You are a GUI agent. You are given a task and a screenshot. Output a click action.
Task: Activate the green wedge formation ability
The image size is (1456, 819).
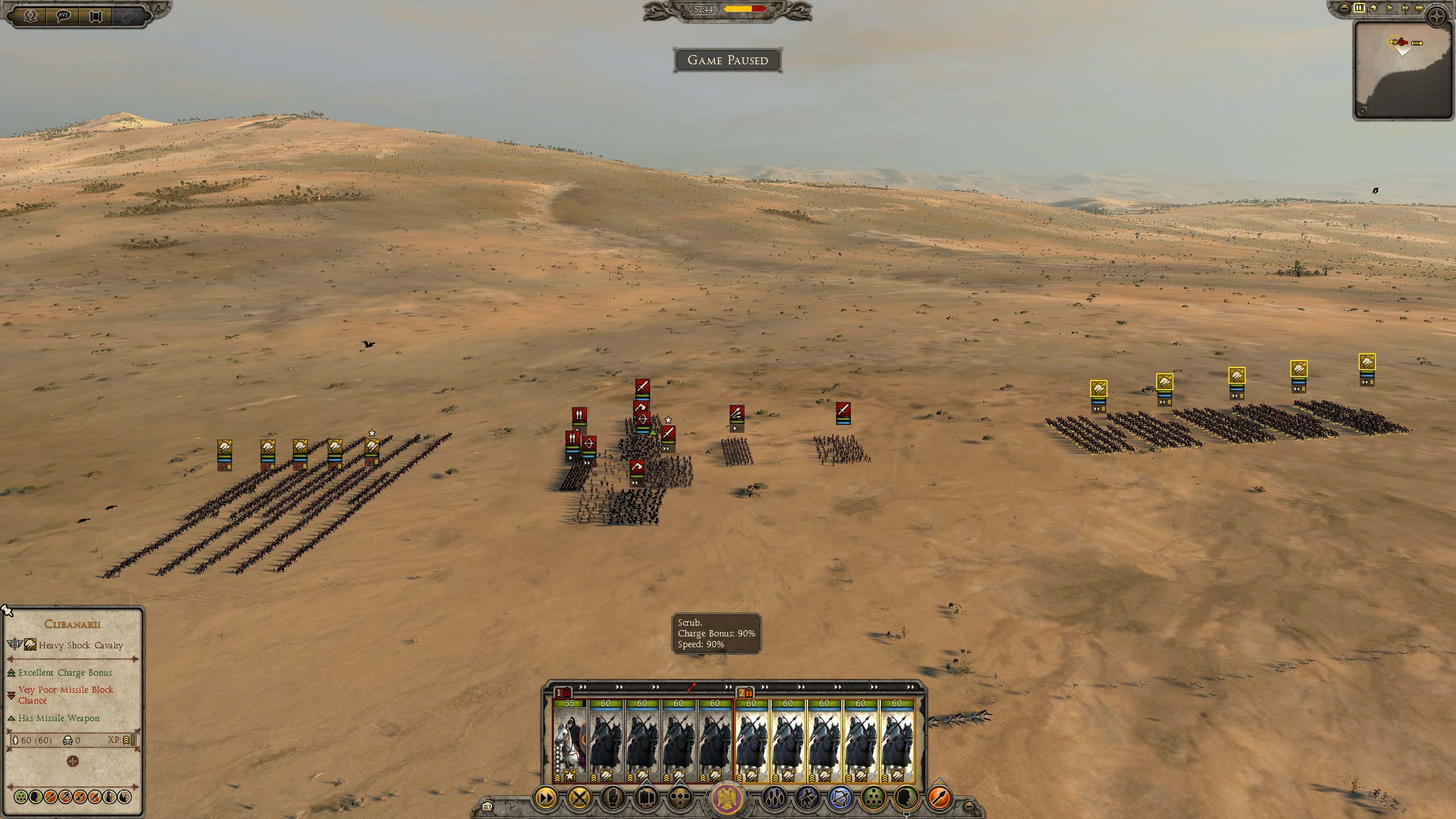click(873, 798)
